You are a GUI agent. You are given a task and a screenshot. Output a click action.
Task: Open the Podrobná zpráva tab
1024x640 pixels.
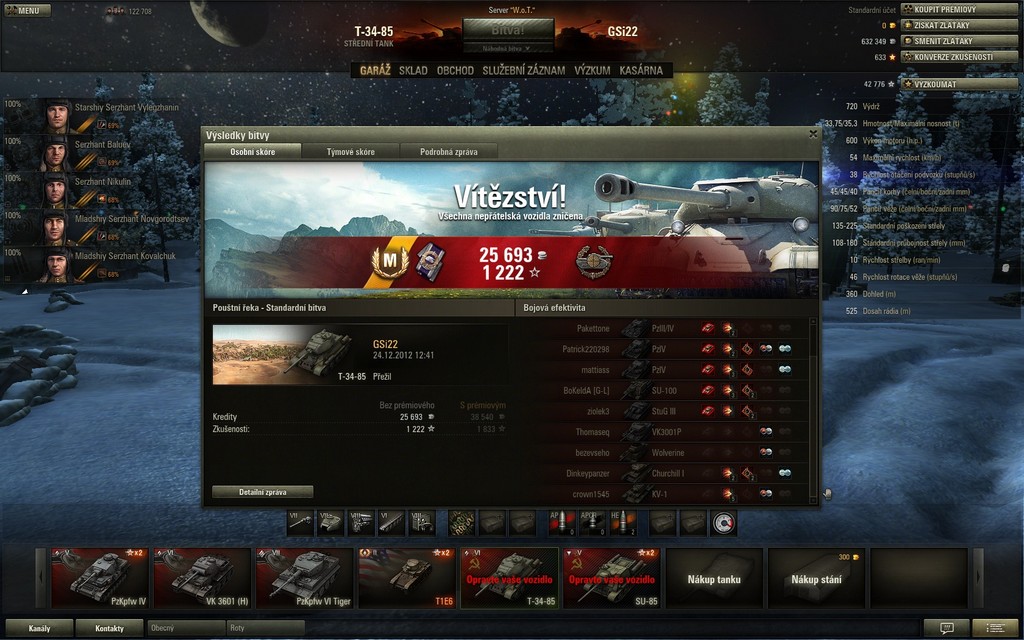448,152
